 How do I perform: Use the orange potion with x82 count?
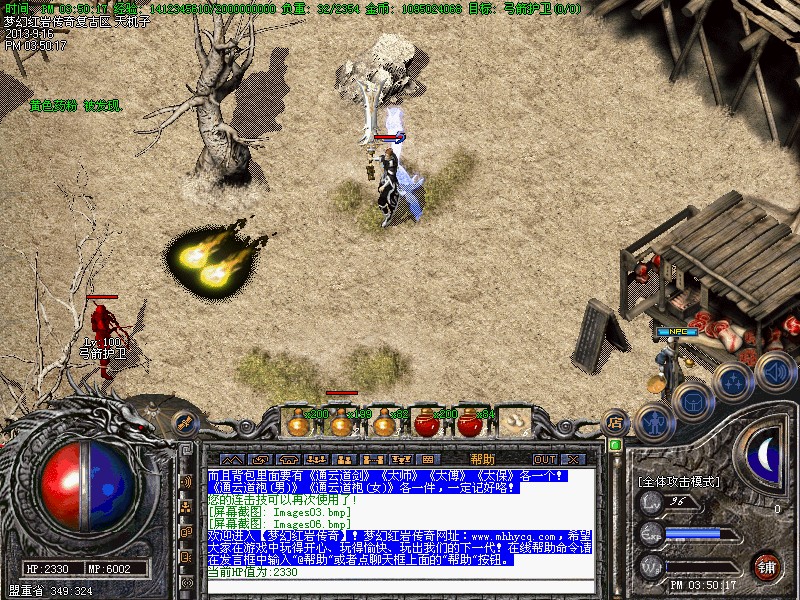point(384,423)
